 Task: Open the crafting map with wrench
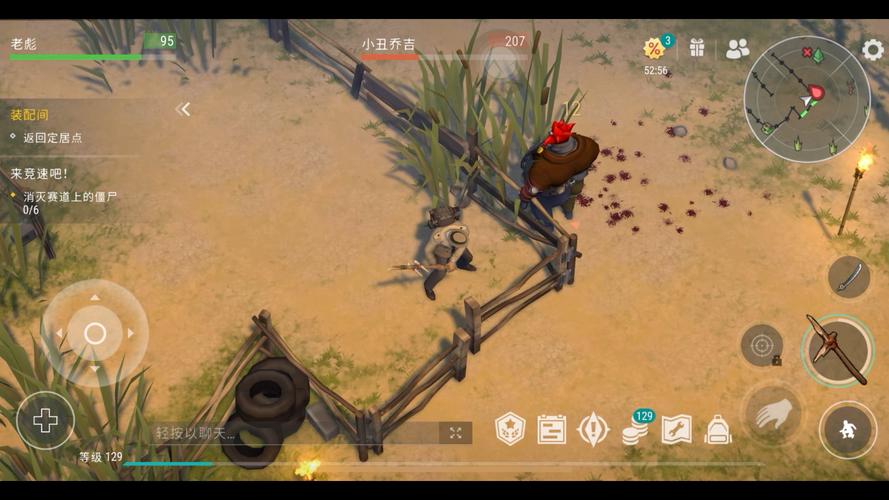pyautogui.click(x=676, y=429)
